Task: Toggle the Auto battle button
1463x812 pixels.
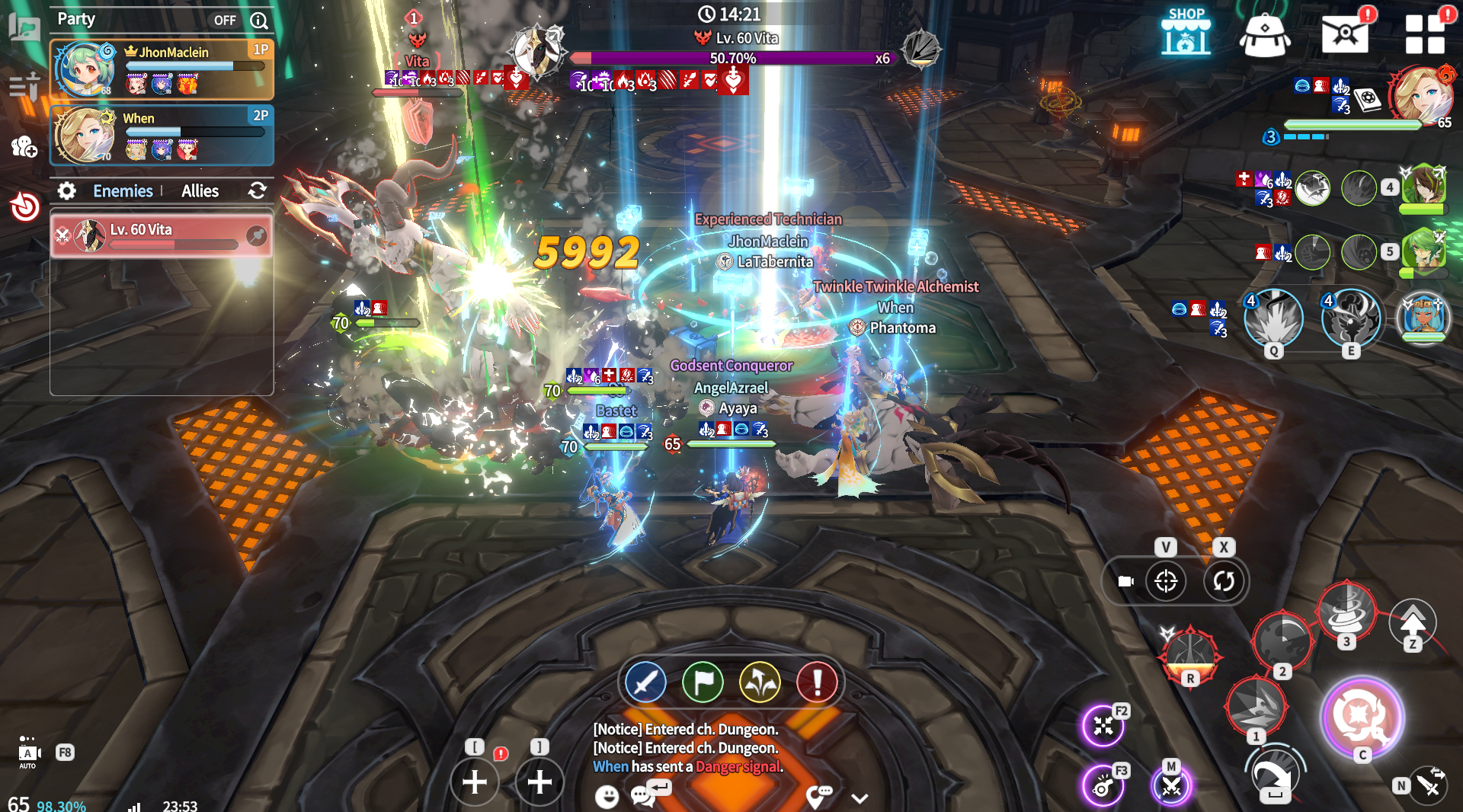Action: (x=28, y=753)
